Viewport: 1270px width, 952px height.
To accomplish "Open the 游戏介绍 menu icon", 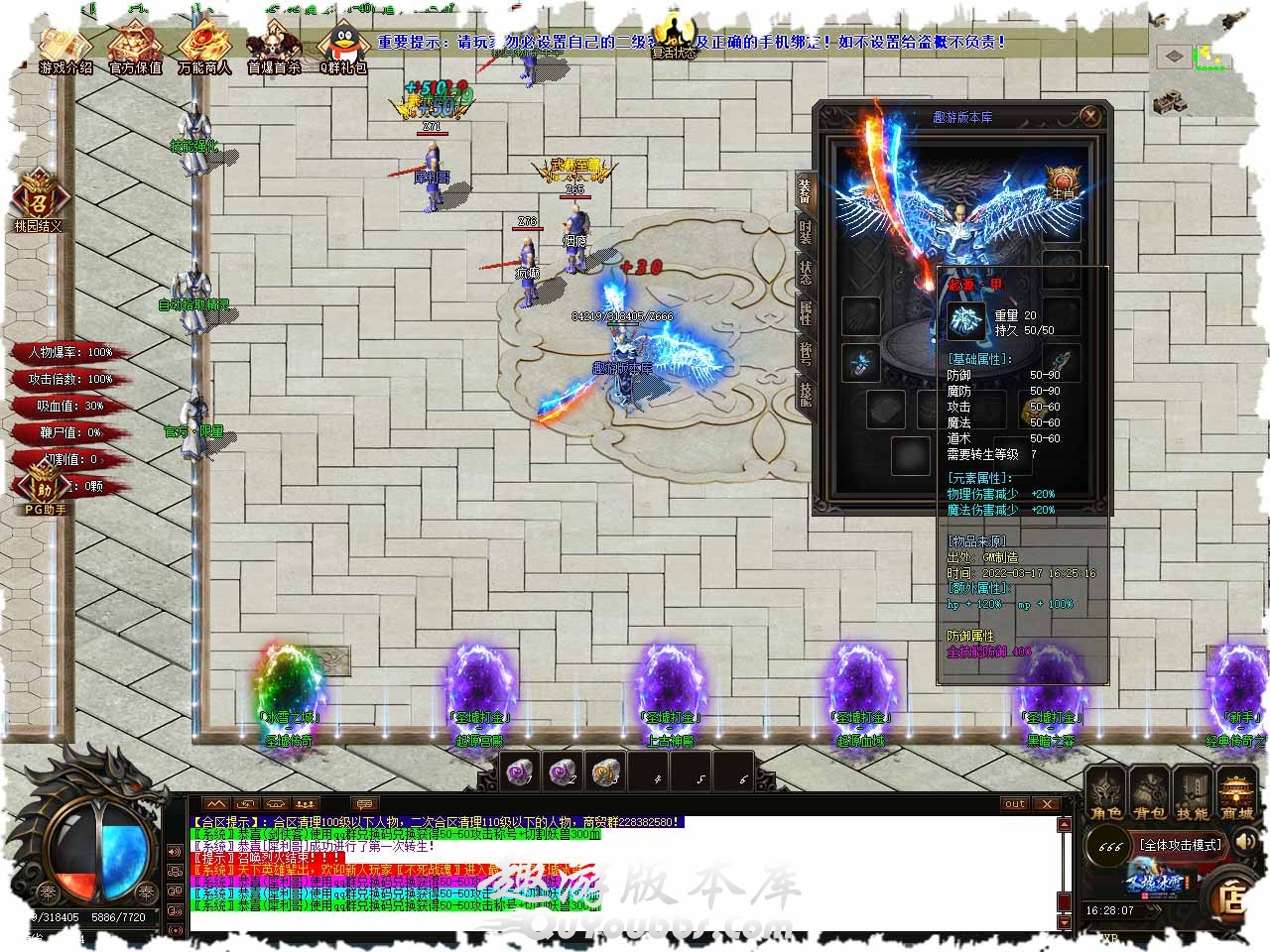I will click(66, 48).
